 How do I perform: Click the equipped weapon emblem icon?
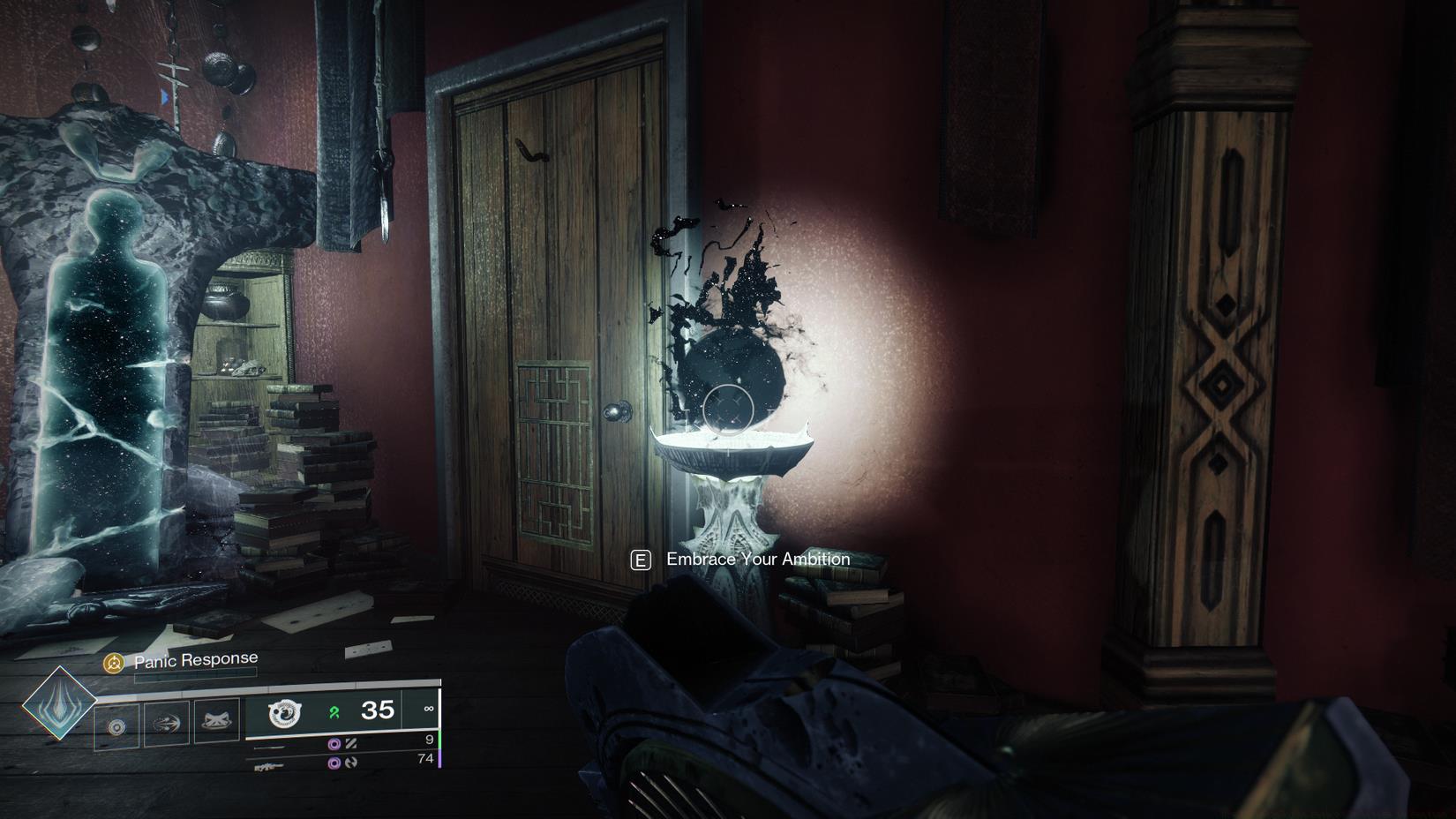tap(285, 713)
